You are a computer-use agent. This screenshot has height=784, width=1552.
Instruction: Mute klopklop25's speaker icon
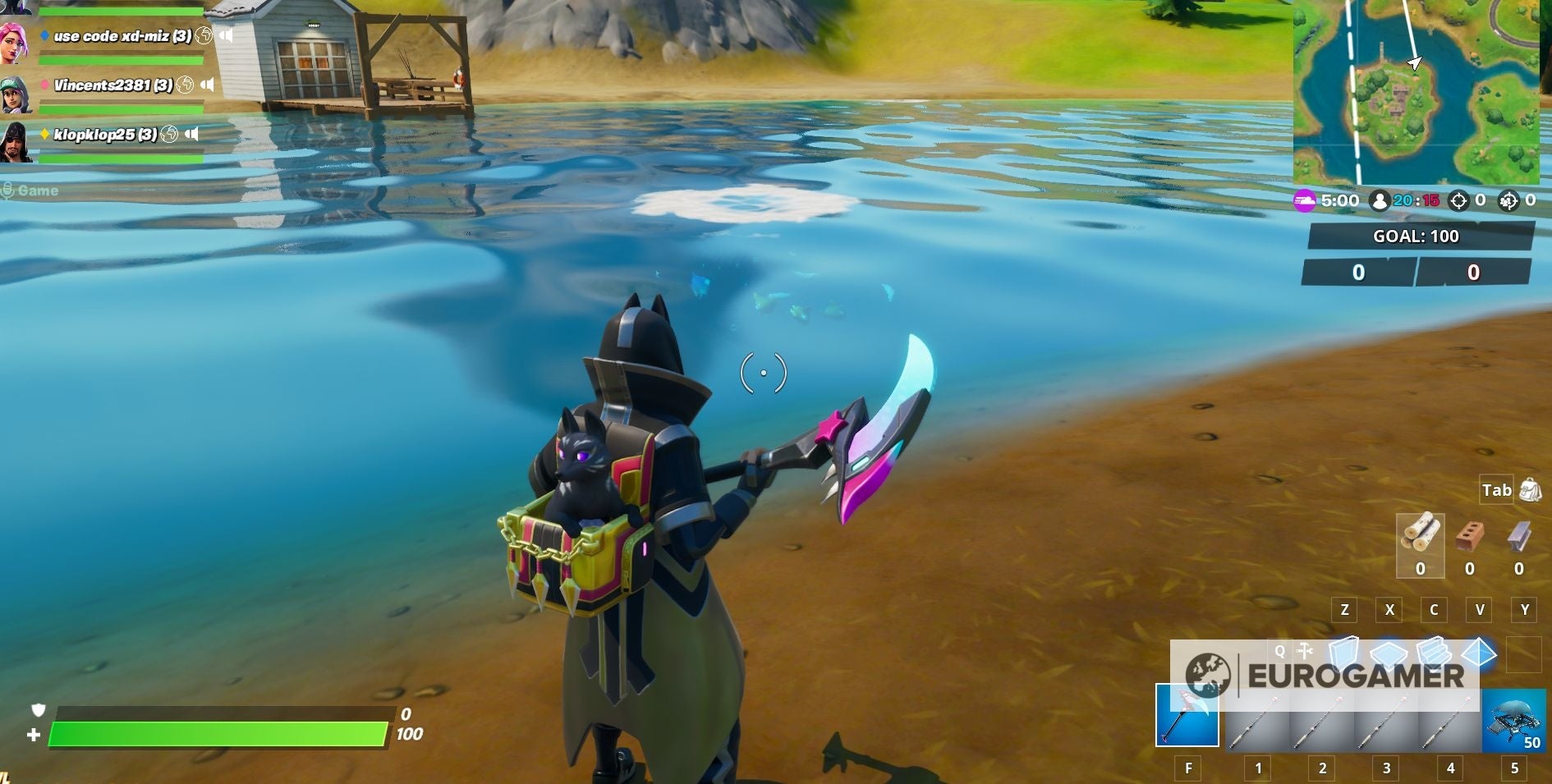click(191, 131)
